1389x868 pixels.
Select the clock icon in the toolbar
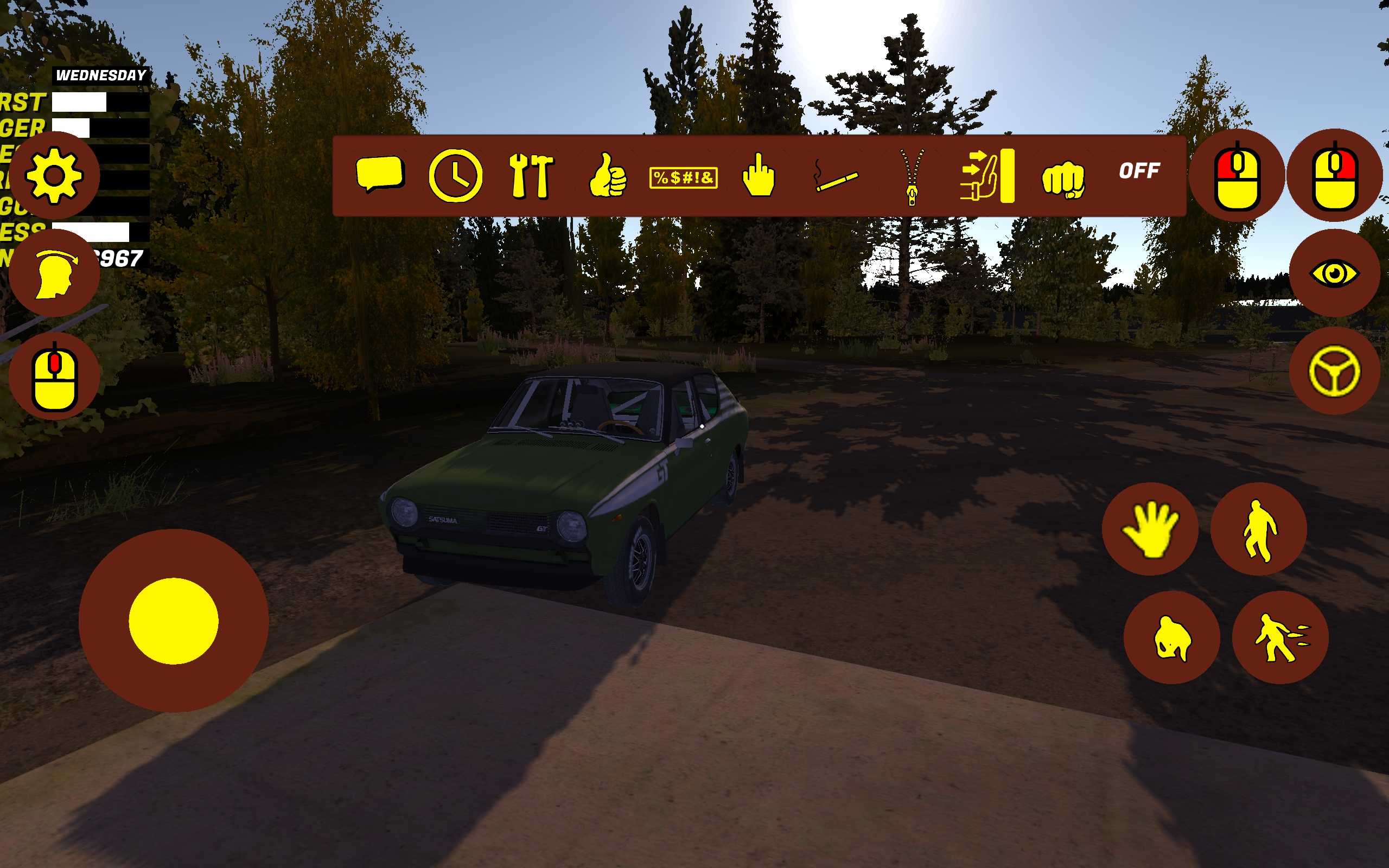coord(455,176)
